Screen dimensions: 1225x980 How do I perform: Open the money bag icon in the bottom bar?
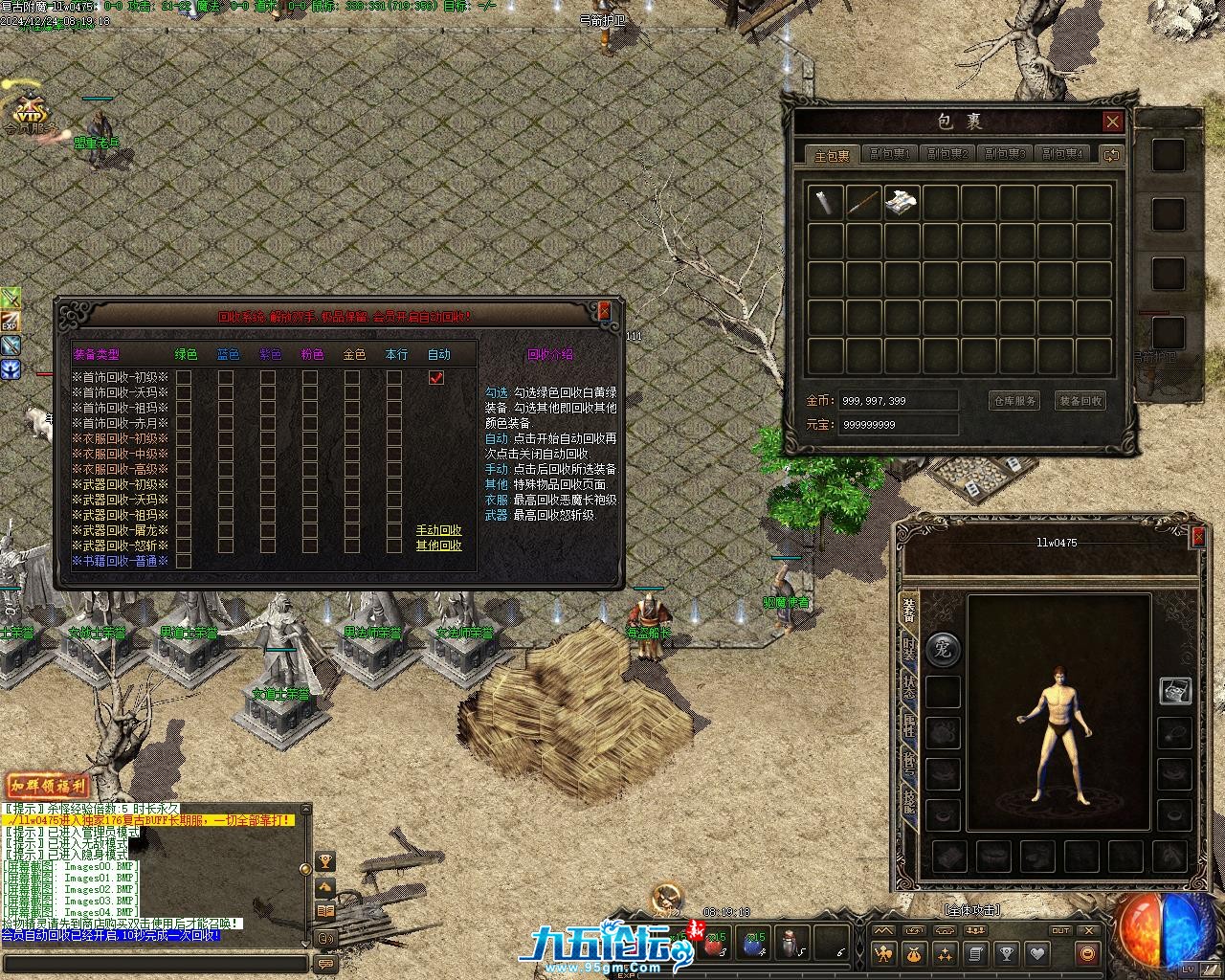[x=914, y=953]
